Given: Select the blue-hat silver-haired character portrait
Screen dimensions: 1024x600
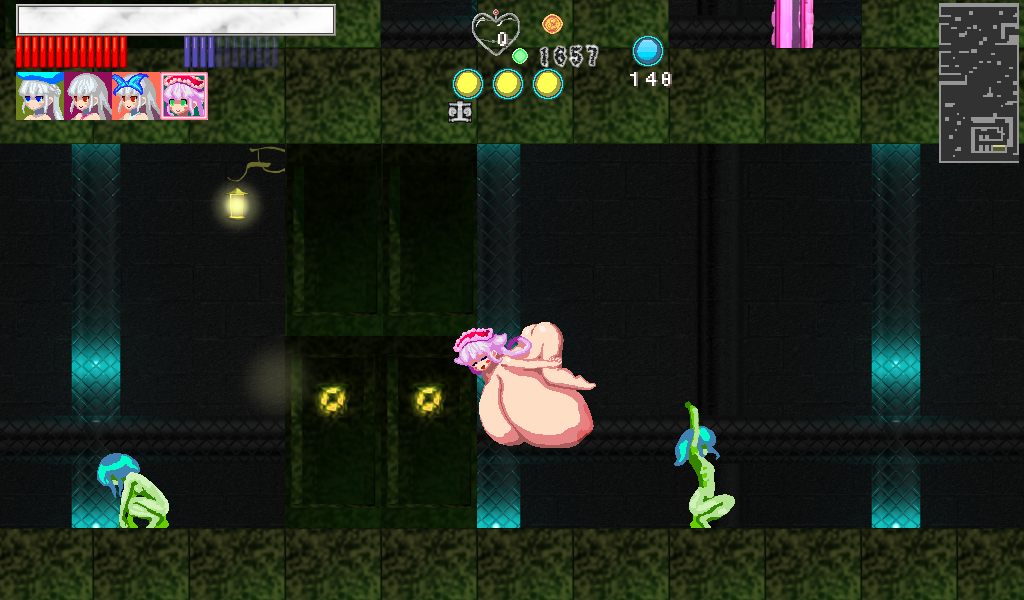Looking at the screenshot, I should click(x=40, y=96).
